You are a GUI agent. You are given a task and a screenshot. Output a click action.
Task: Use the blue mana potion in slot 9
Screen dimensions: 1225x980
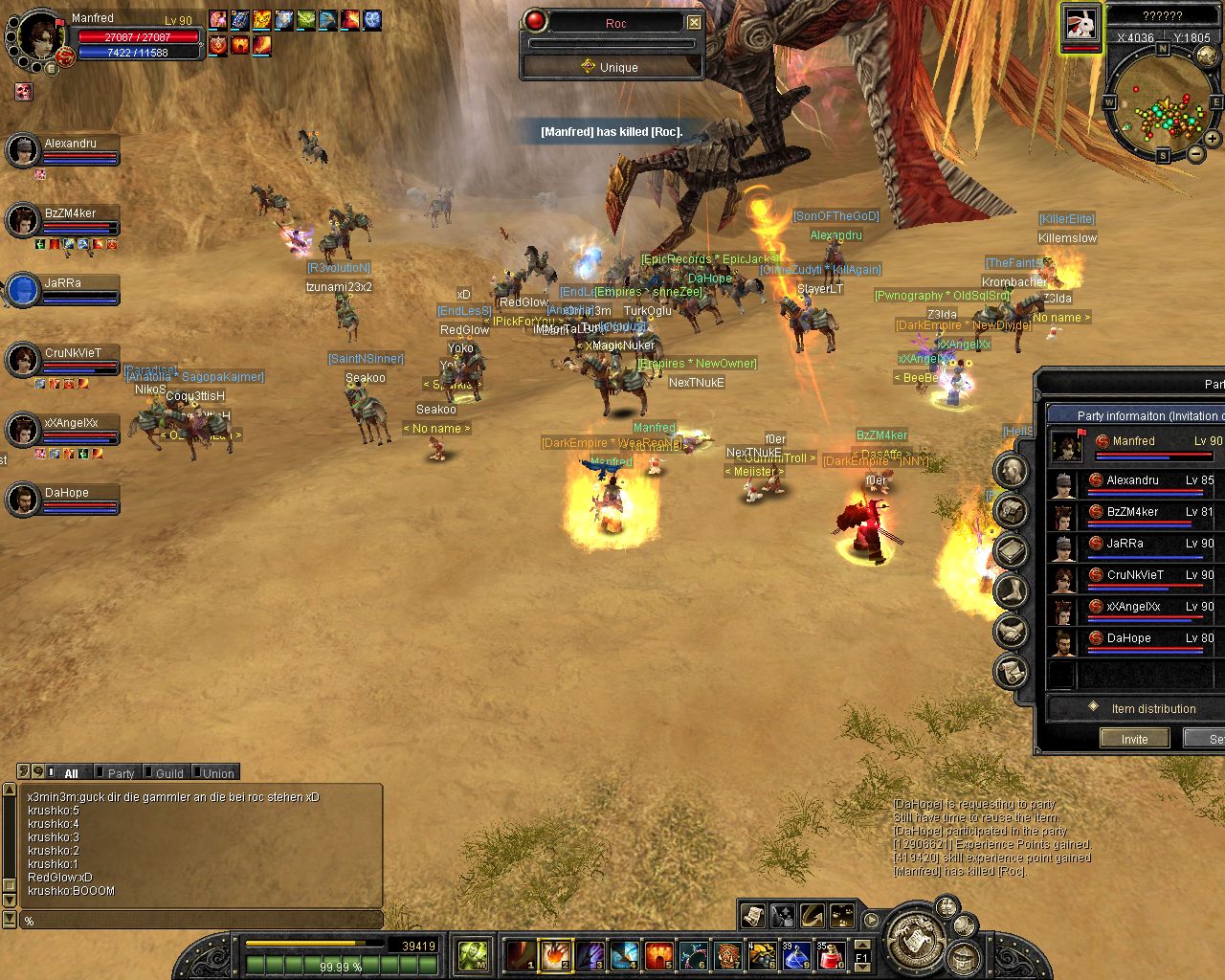click(796, 955)
